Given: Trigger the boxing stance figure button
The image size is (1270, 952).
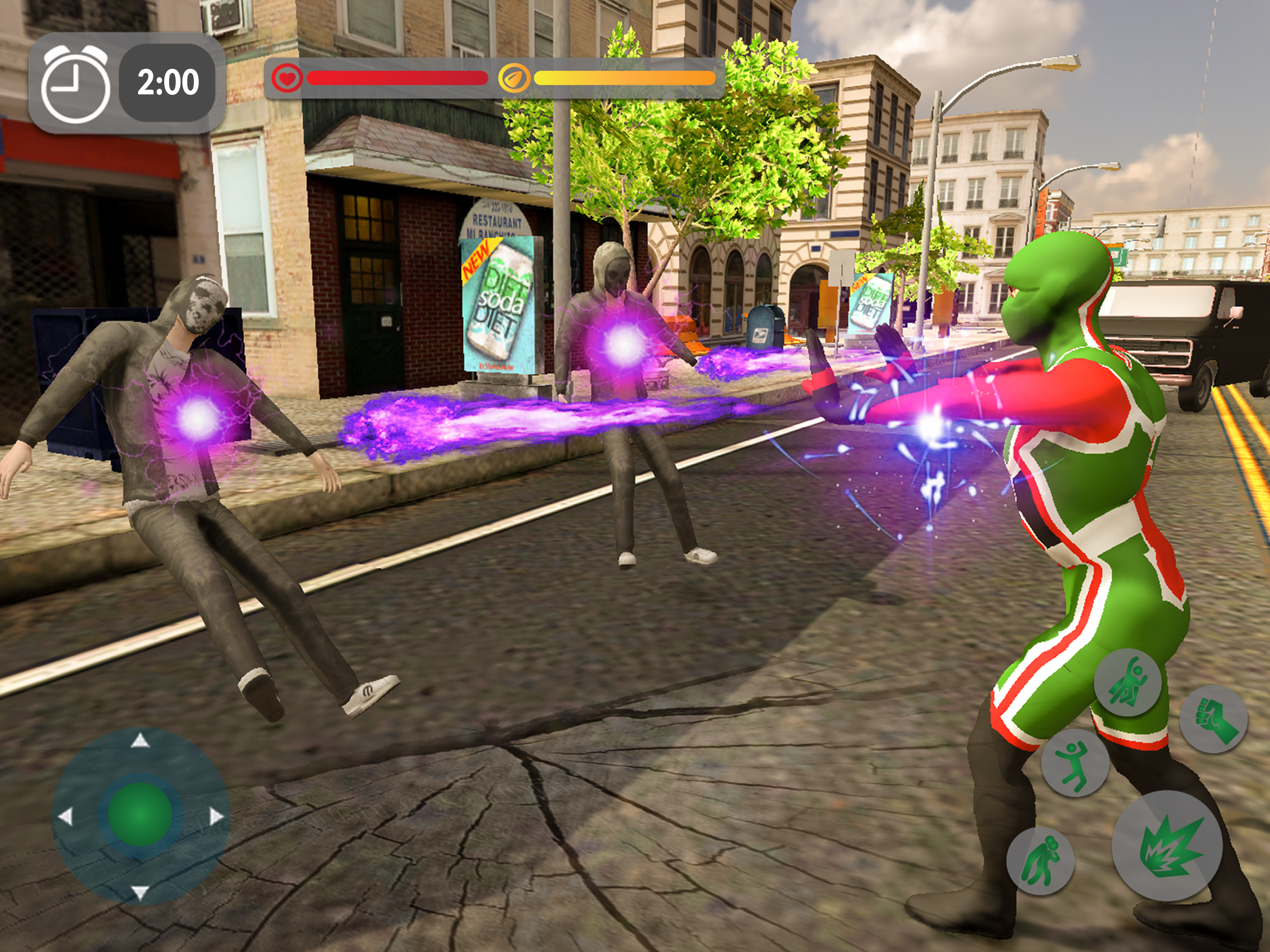Looking at the screenshot, I should pos(1040,861).
